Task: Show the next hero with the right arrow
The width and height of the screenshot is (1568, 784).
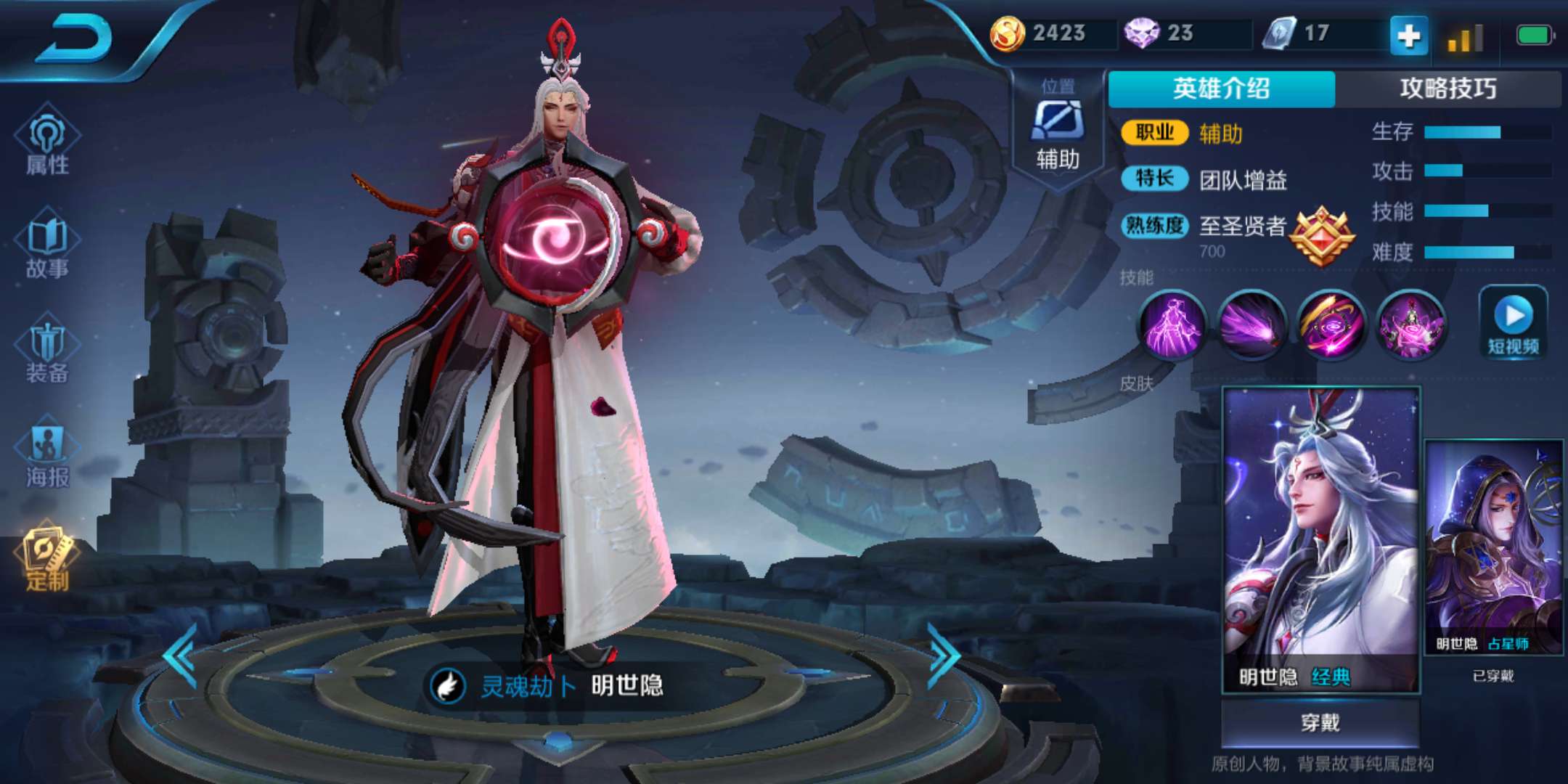Action: pyautogui.click(x=944, y=656)
